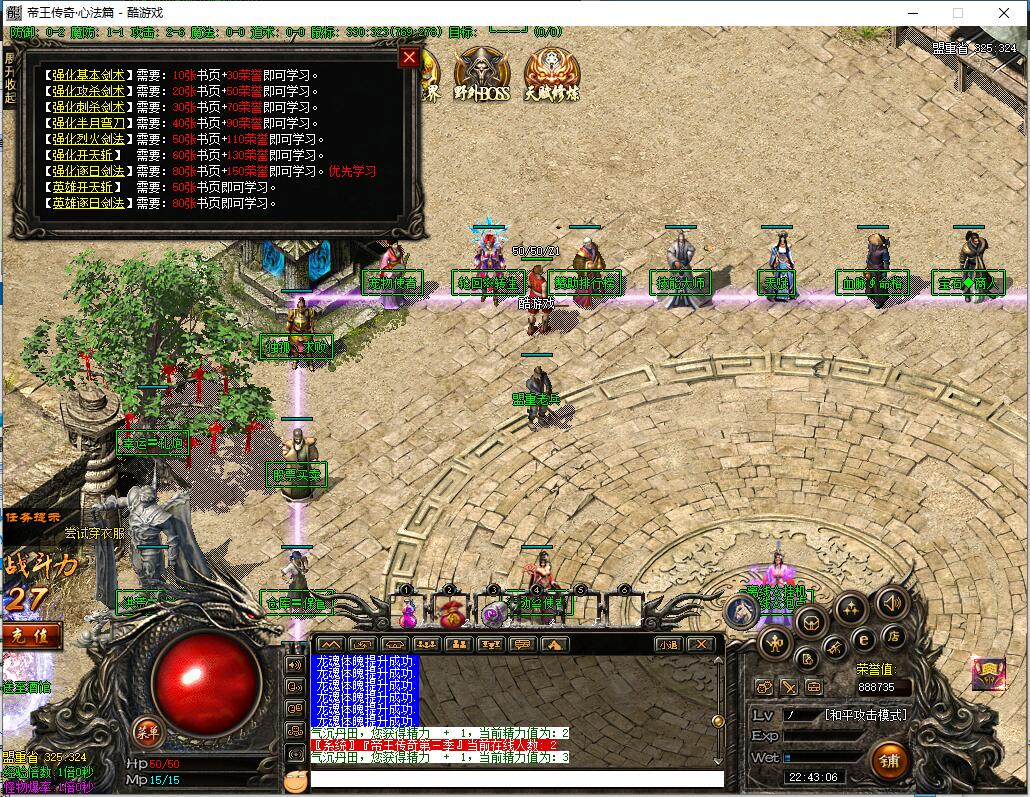Screen dimensions: 1030x797
Task: Toggle sound with the speaker round button
Action: click(891, 602)
